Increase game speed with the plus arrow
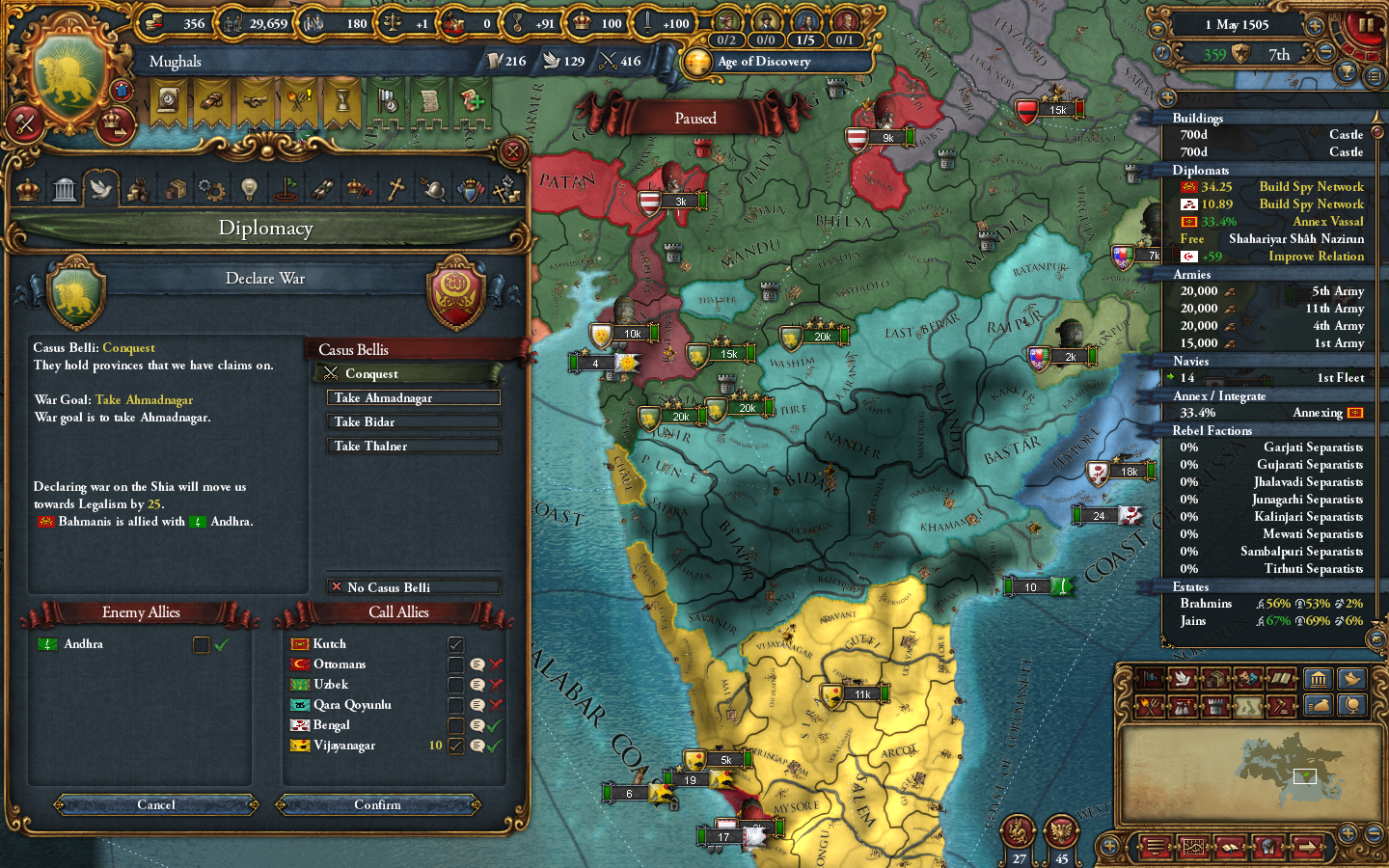The height and width of the screenshot is (868, 1389). pyautogui.click(x=1315, y=25)
